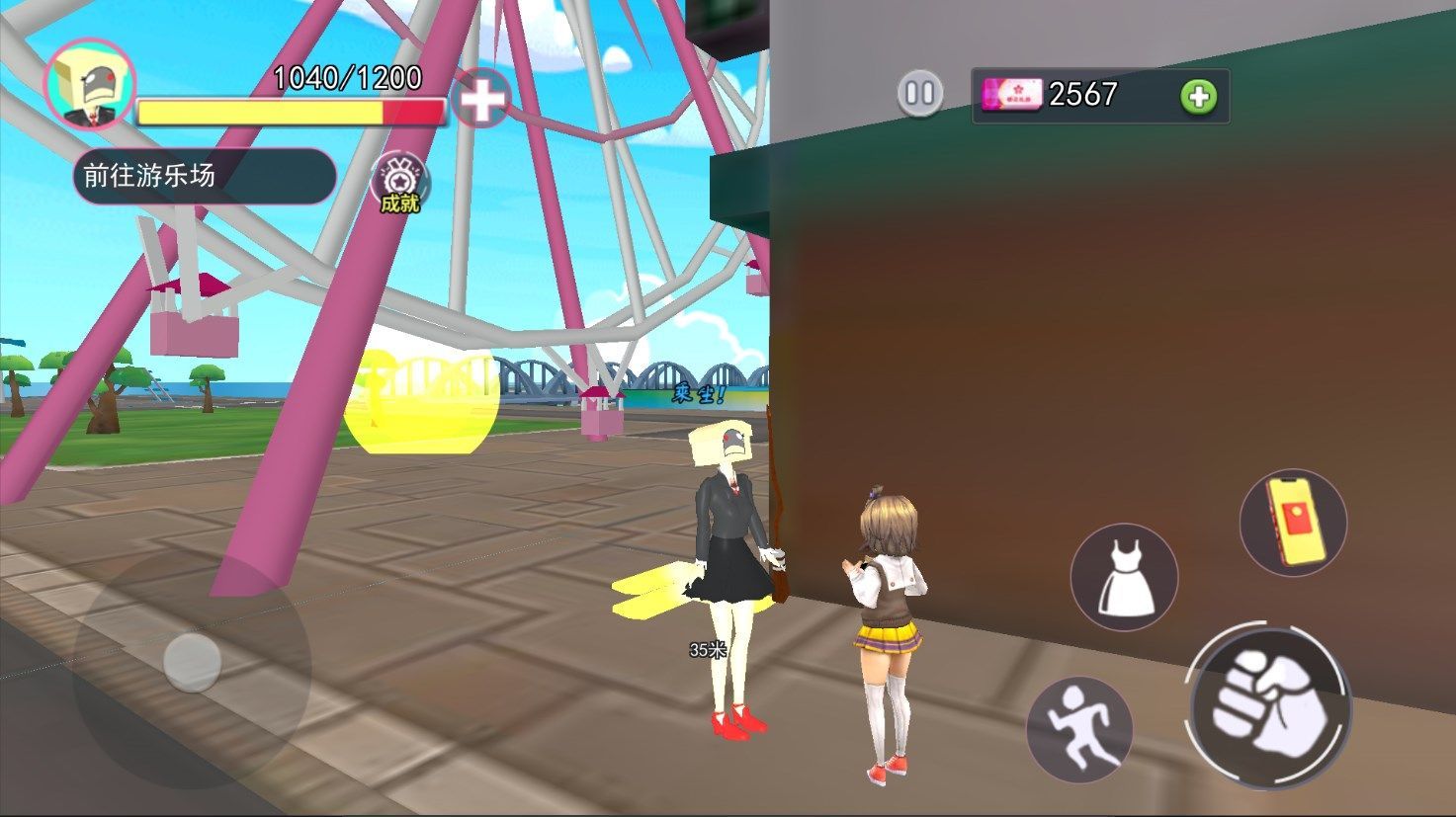Tap the pink sakura ticket currency icon
The height and width of the screenshot is (817, 1456).
(1010, 95)
